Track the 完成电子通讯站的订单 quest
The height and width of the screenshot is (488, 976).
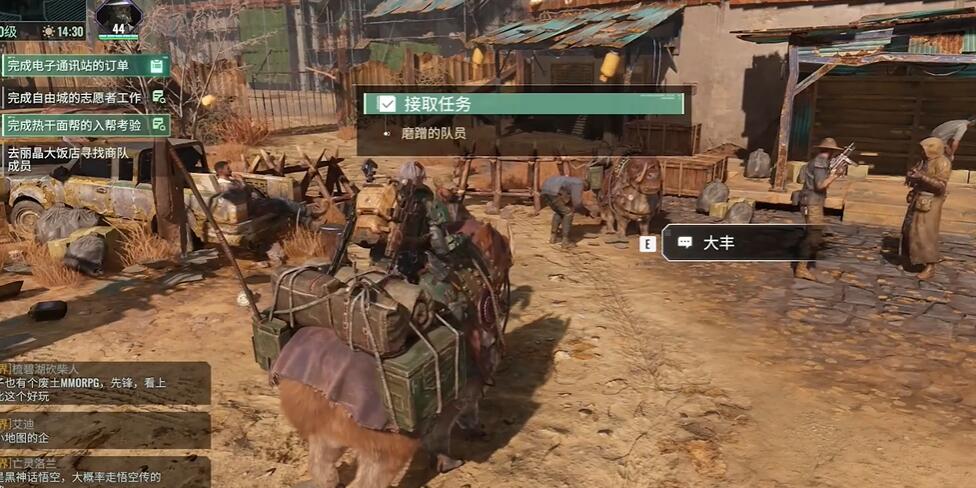(84, 66)
